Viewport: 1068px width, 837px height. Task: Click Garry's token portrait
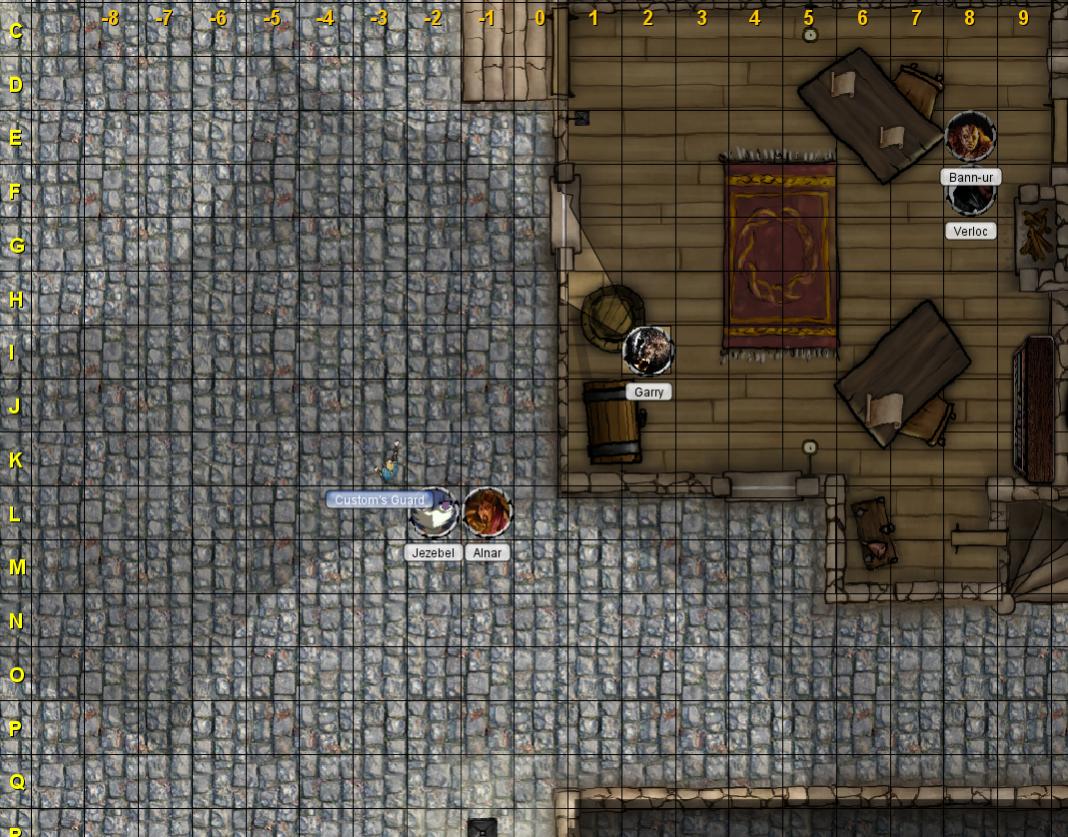(x=648, y=350)
